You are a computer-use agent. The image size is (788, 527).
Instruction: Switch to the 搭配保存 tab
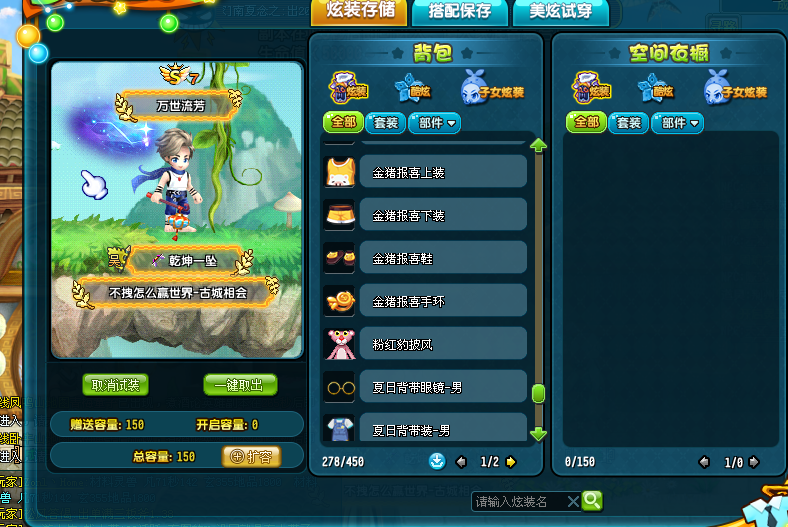[459, 12]
